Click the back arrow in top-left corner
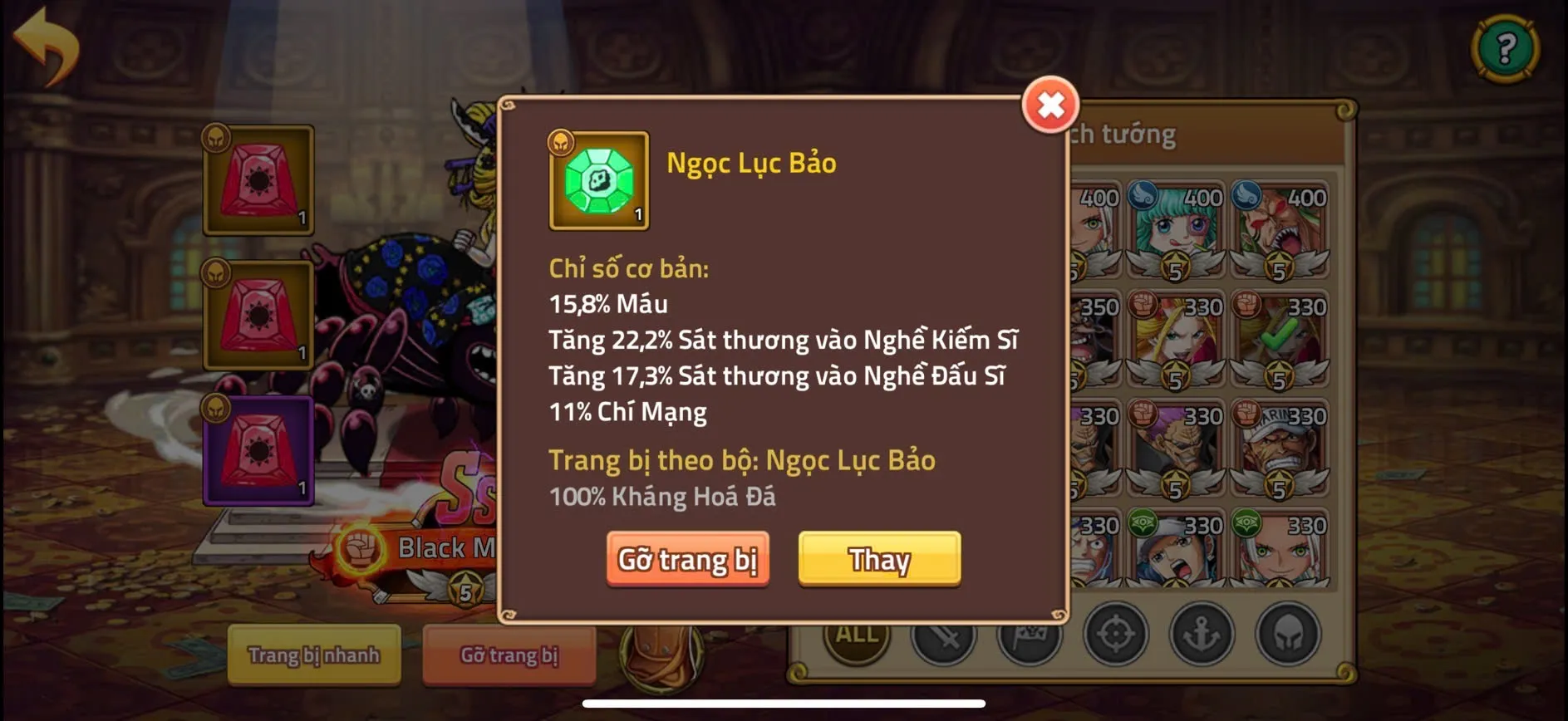Viewport: 1568px width, 721px height. [x=47, y=46]
